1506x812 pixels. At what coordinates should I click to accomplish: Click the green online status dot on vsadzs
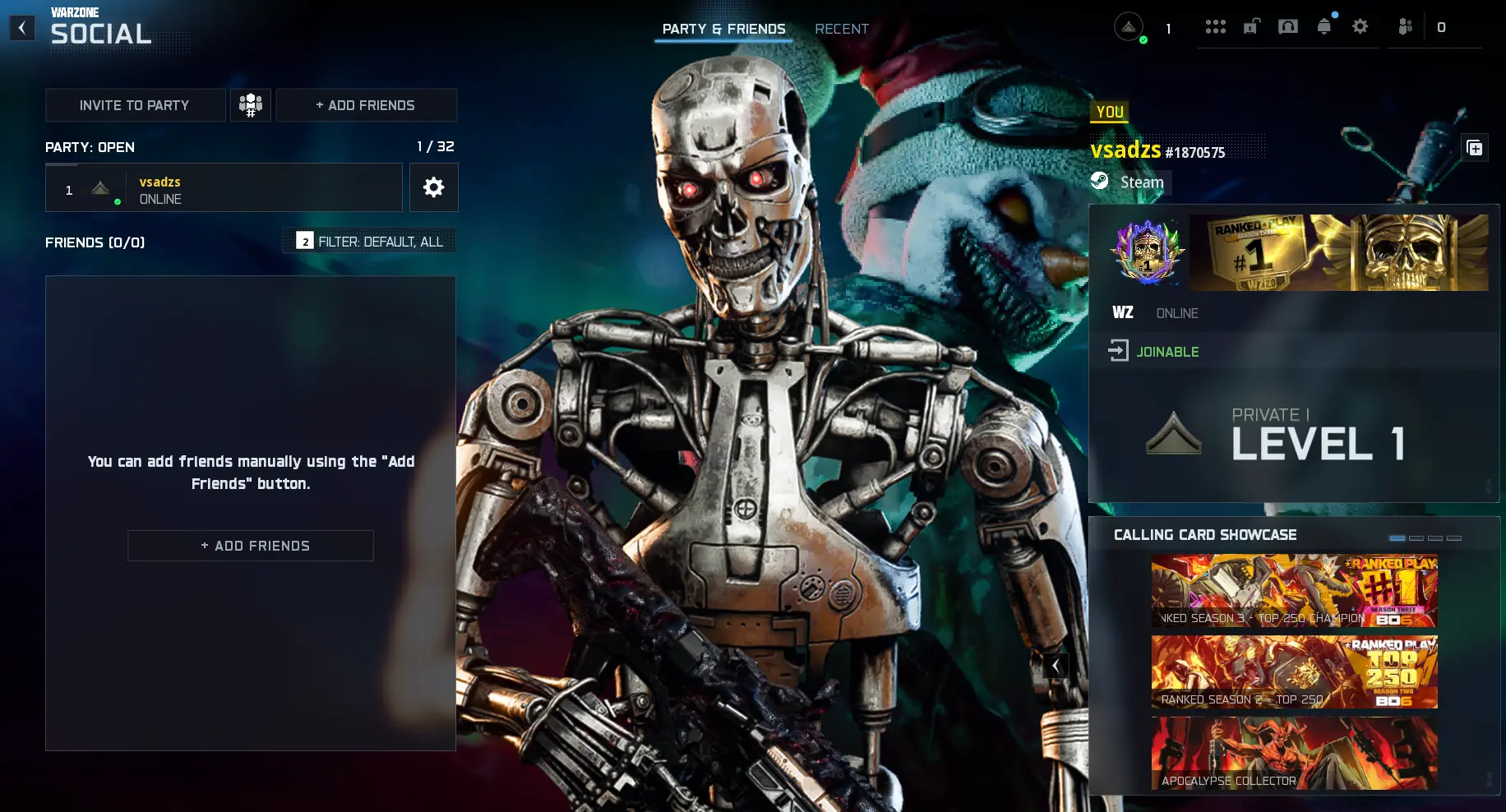coord(118,201)
